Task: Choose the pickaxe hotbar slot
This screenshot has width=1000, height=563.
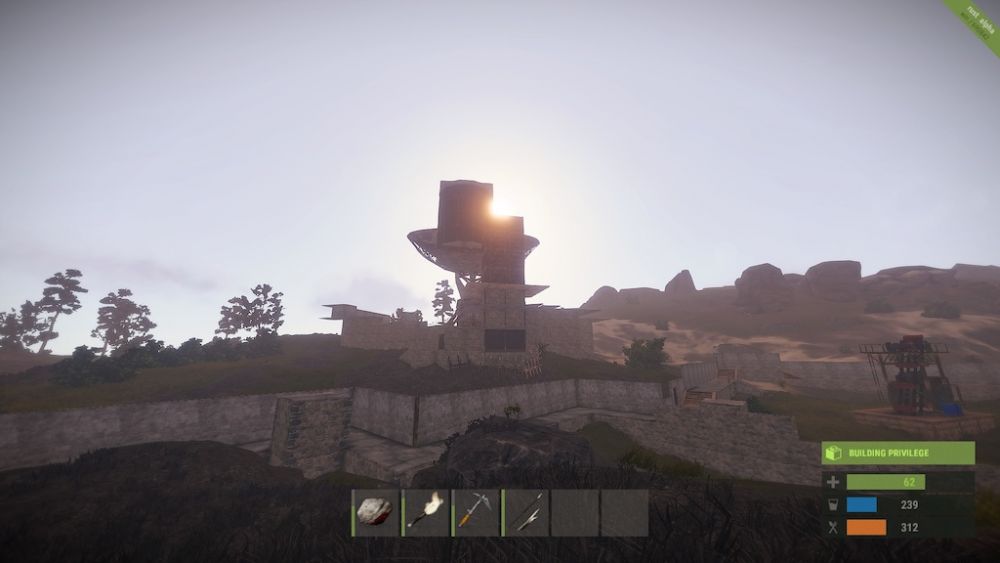Action: click(x=476, y=512)
